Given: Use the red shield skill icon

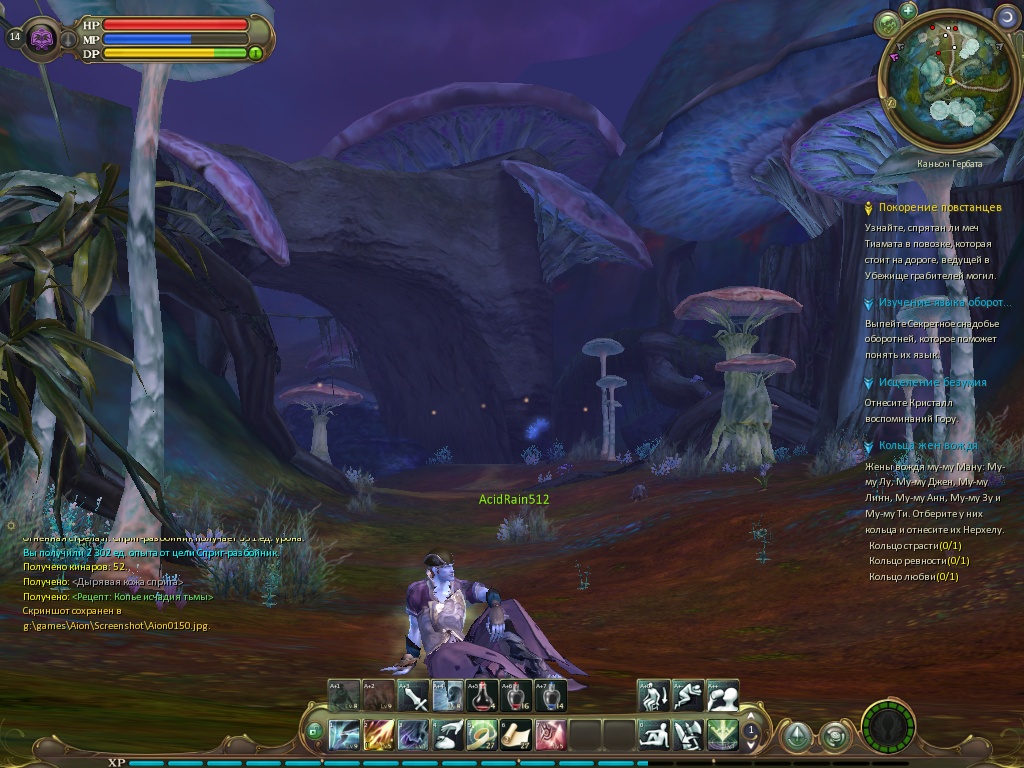Looking at the screenshot, I should click(550, 735).
